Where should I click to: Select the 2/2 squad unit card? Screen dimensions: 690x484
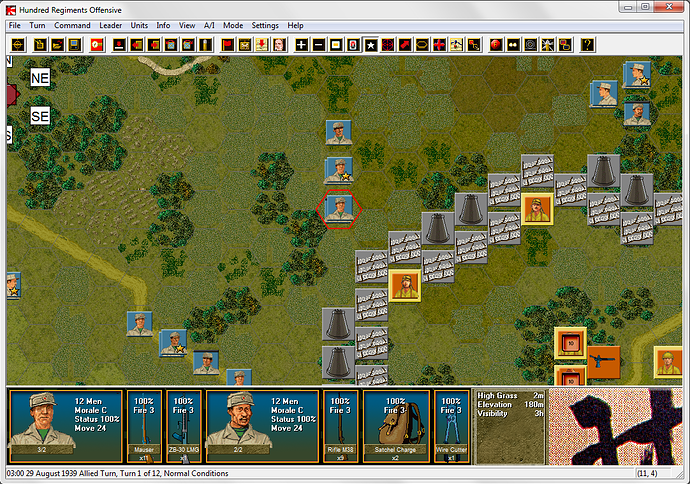click(x=262, y=427)
